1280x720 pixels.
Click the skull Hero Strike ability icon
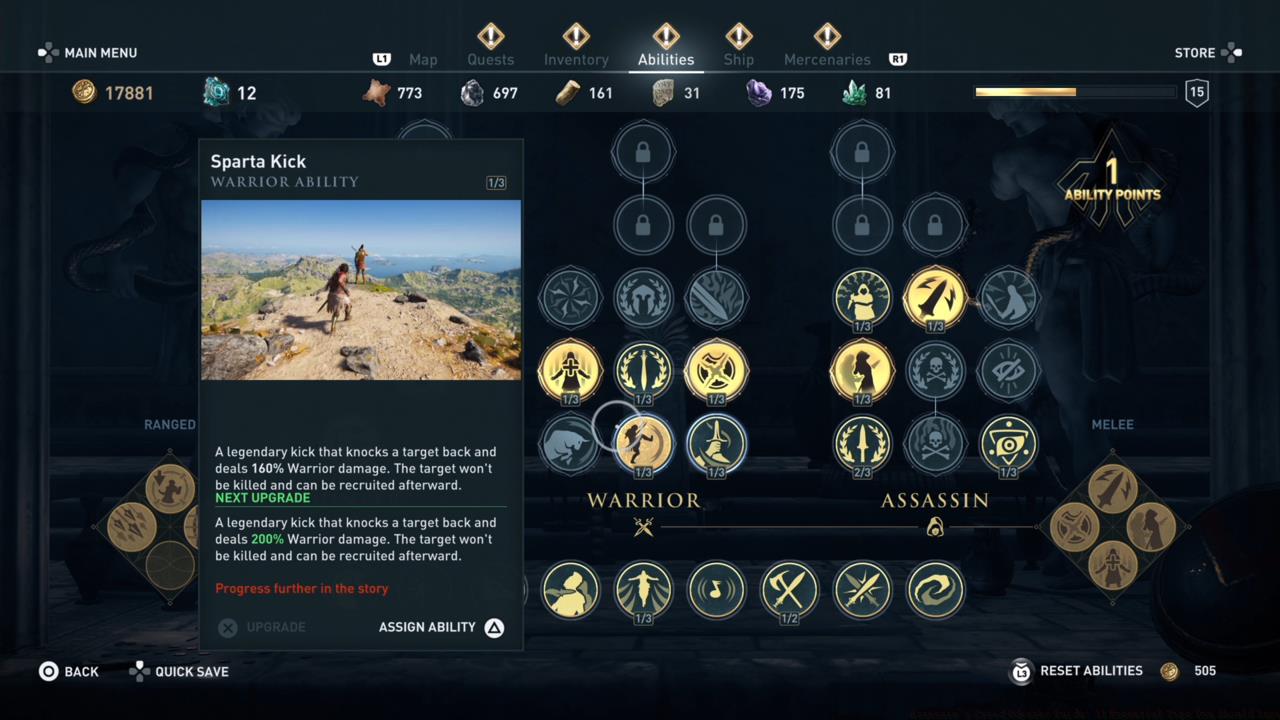(x=935, y=372)
